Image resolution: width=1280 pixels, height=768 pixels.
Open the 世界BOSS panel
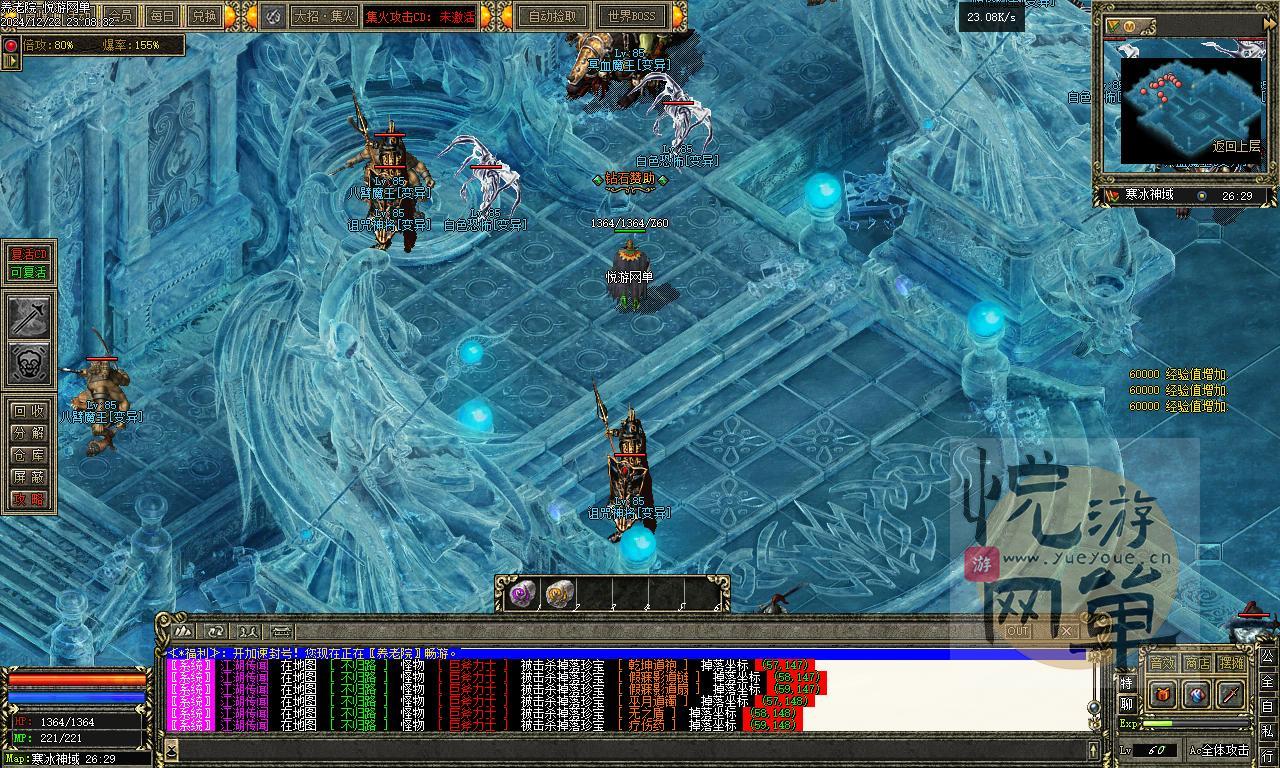pyautogui.click(x=632, y=16)
